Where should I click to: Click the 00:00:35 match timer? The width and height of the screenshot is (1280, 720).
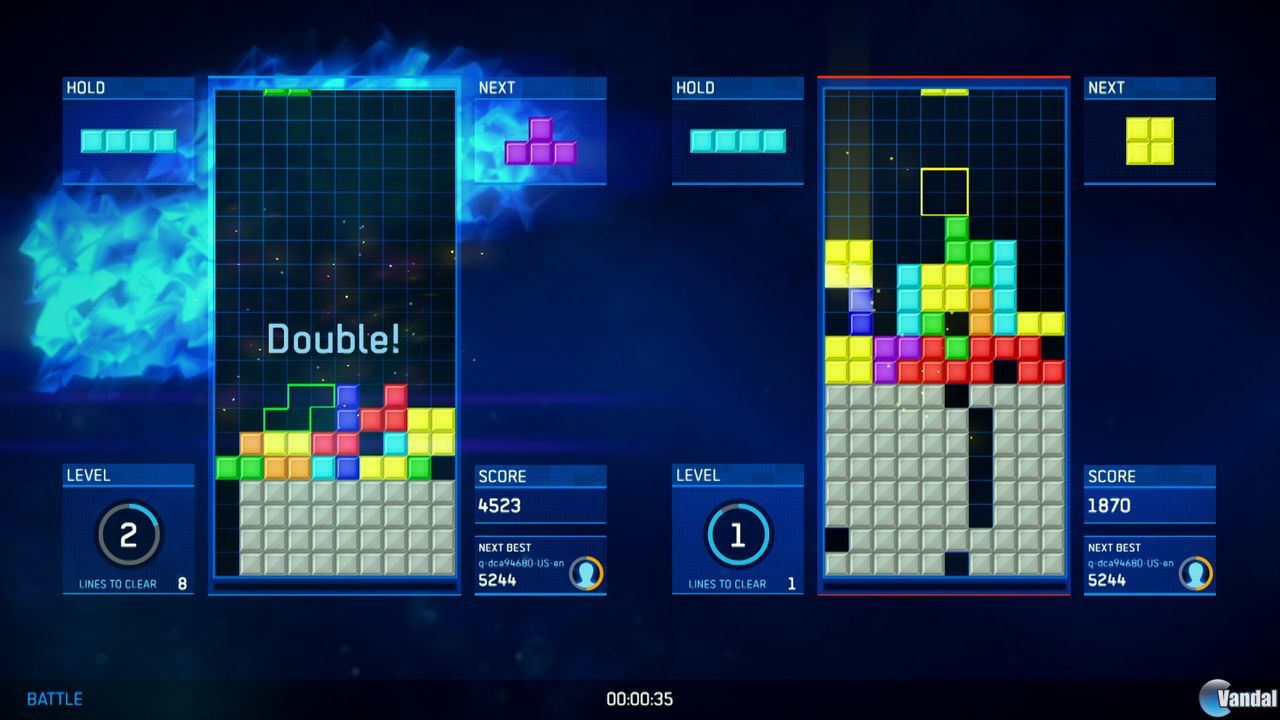[640, 700]
